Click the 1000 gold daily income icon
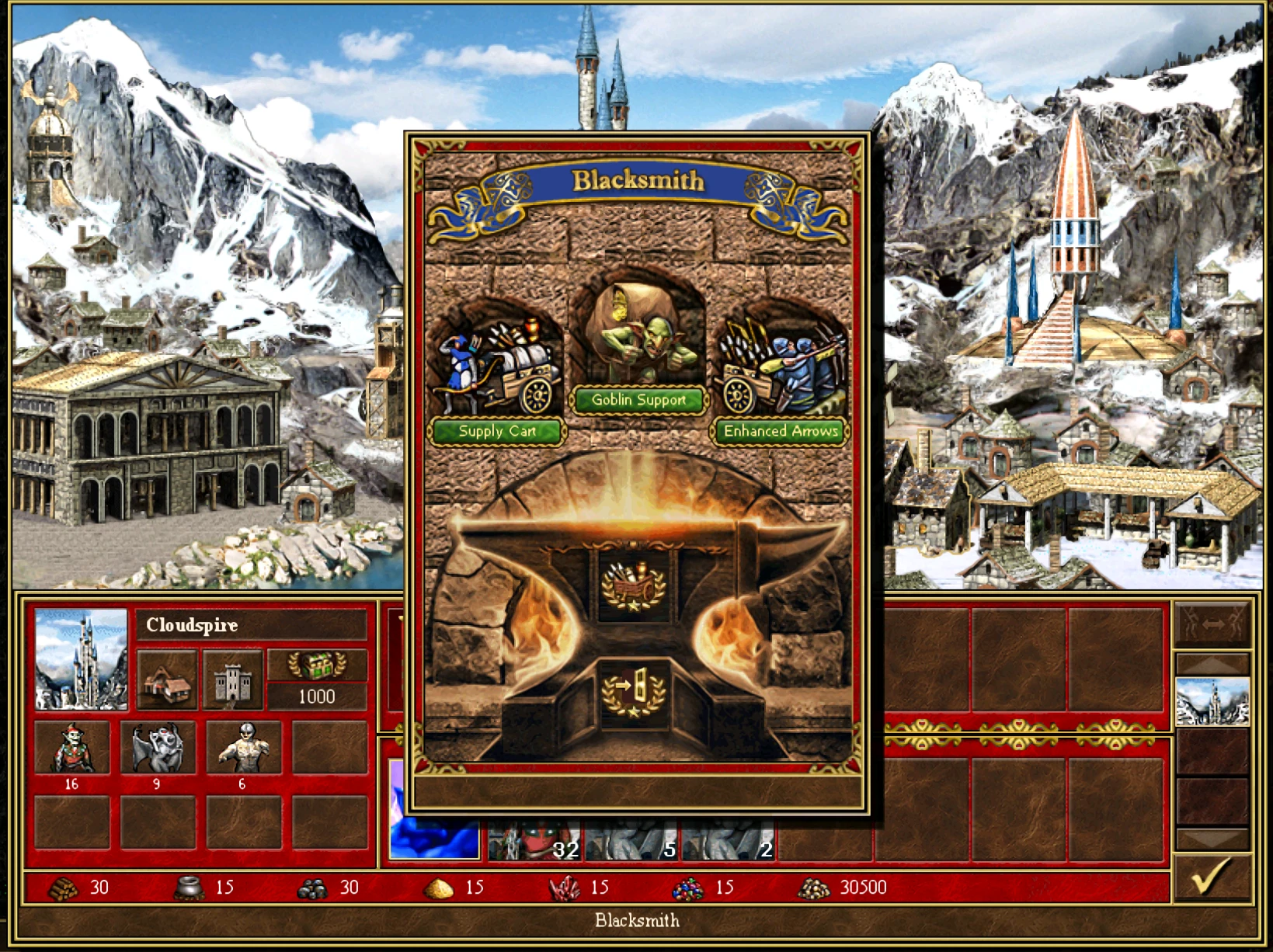1273x952 pixels. (317, 665)
